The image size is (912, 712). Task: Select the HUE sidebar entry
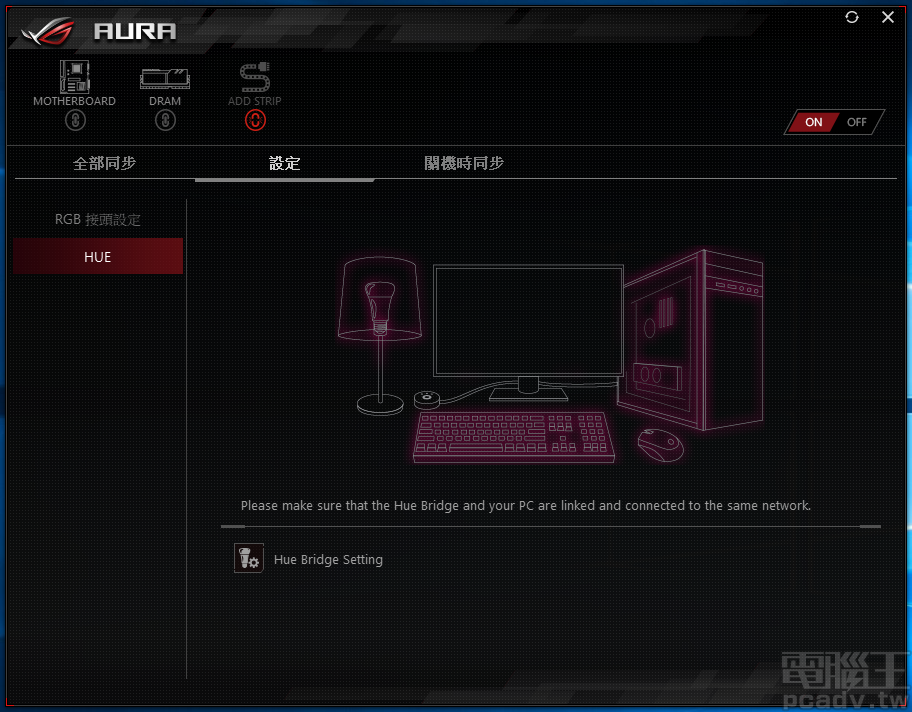[x=98, y=257]
